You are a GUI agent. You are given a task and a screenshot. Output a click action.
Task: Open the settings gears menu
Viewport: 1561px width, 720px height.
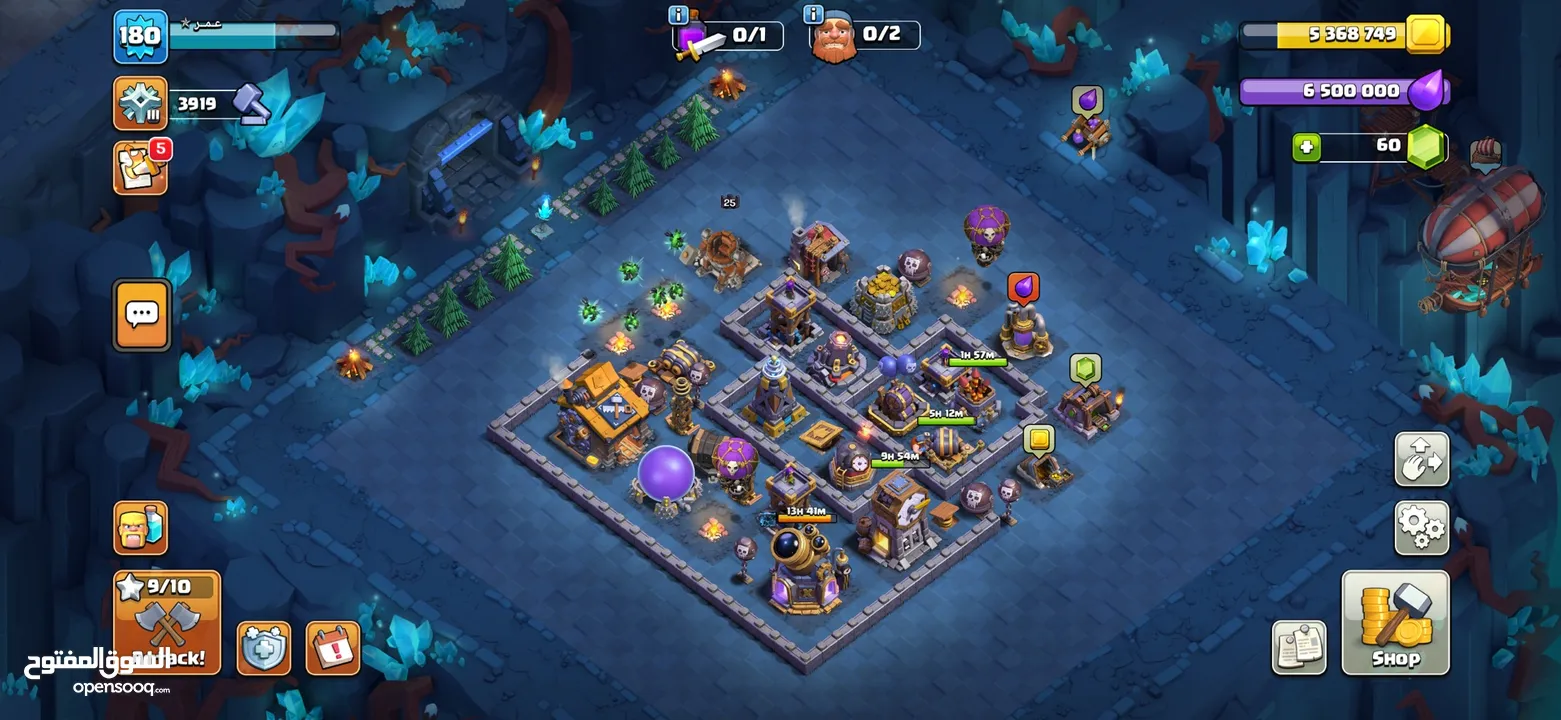point(1421,528)
